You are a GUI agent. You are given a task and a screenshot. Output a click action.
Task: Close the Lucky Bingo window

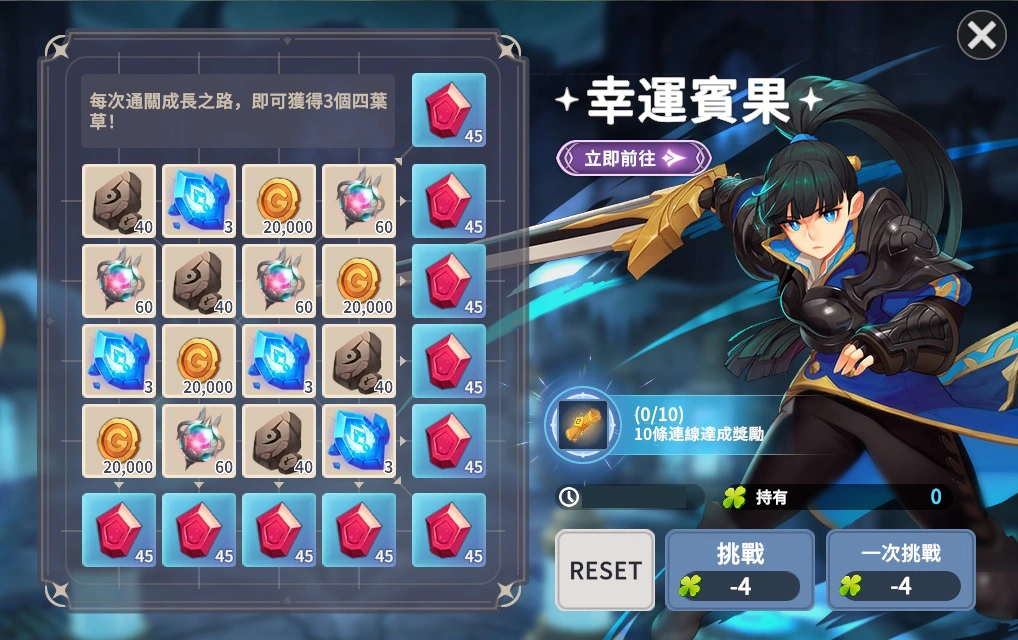pos(981,37)
